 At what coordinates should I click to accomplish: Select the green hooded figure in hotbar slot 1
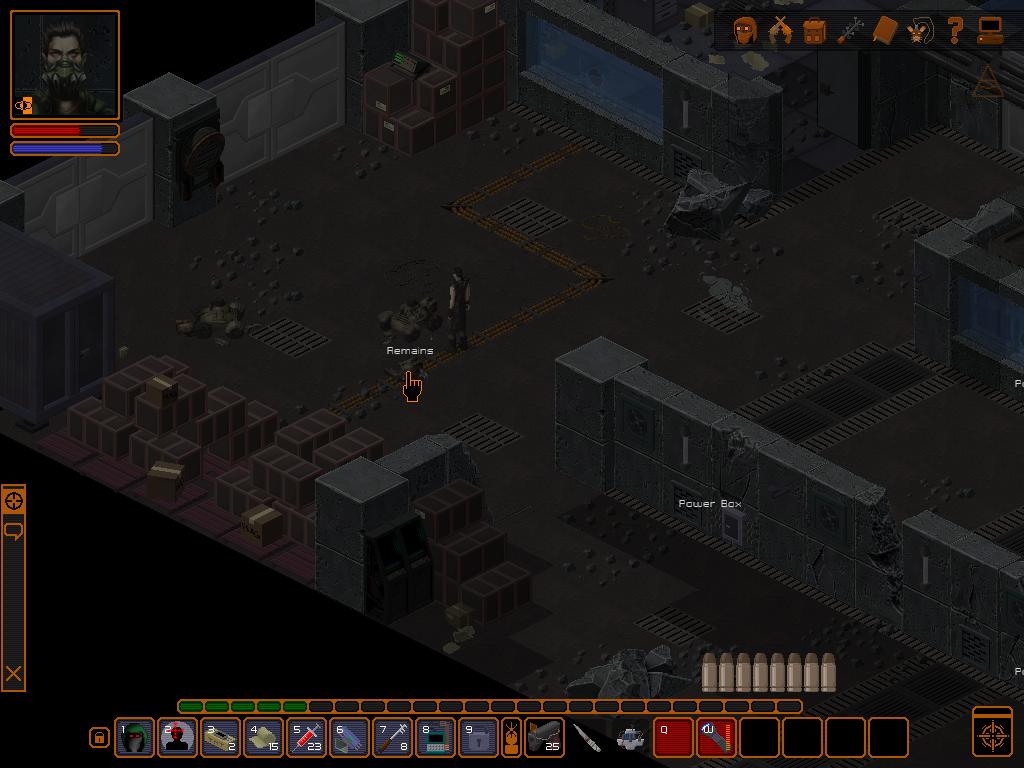(134, 738)
